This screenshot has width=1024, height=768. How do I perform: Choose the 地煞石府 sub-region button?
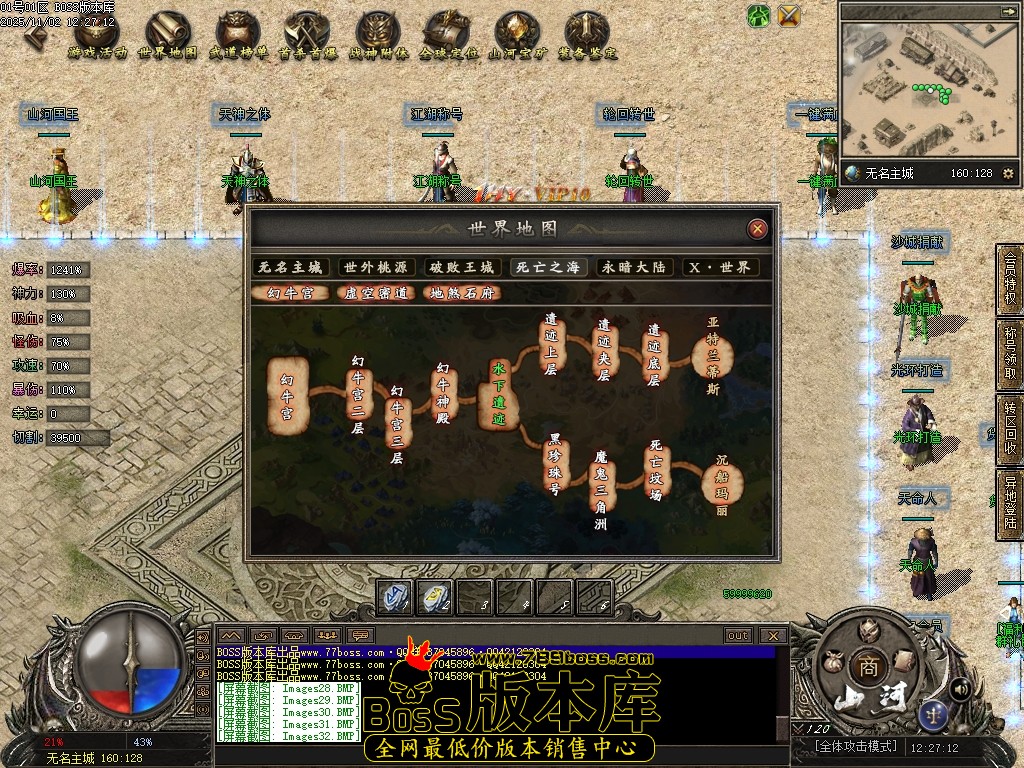tap(461, 294)
